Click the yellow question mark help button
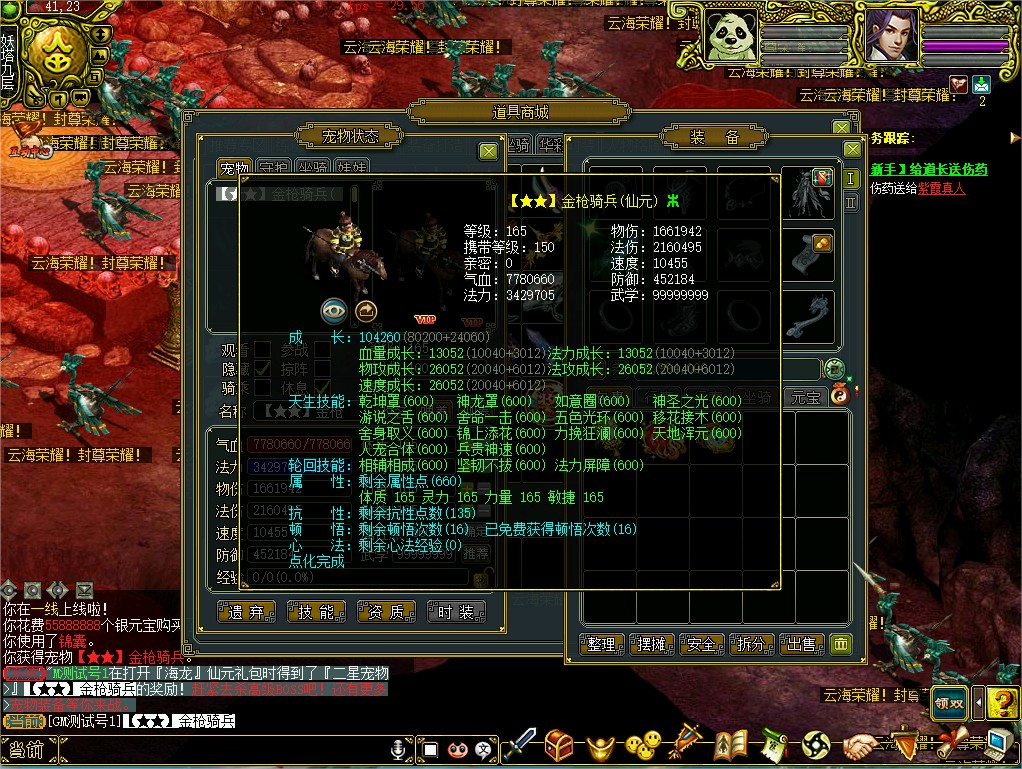1022x769 pixels. click(x=1002, y=702)
